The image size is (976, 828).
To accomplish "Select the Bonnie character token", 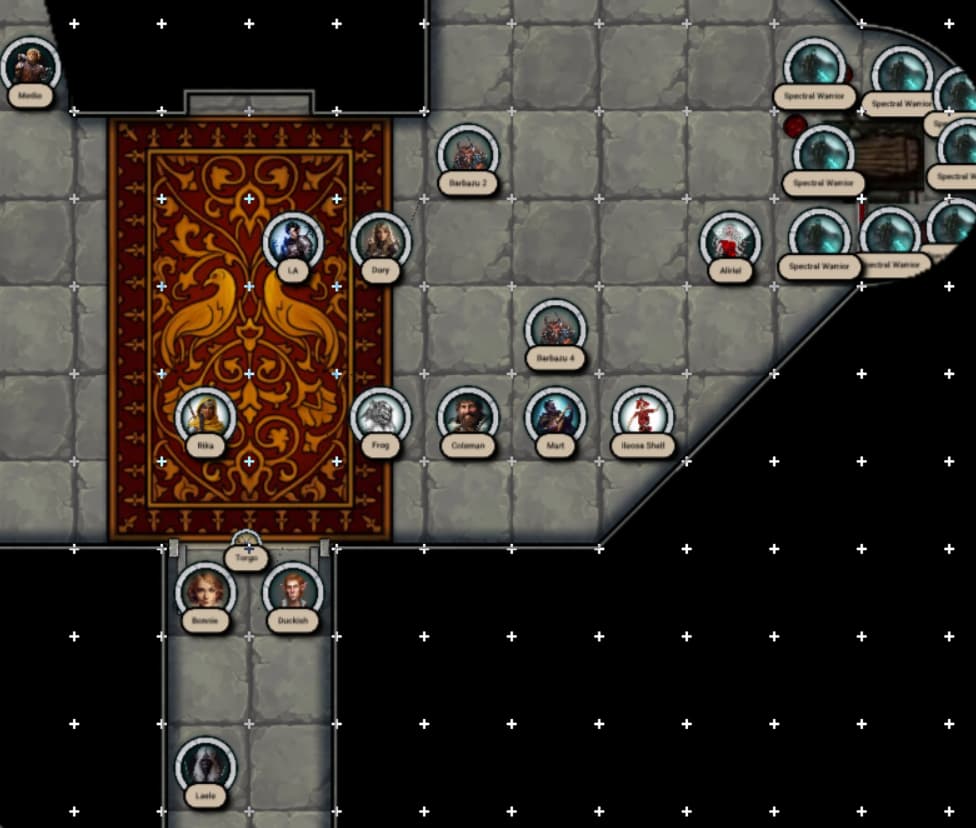I will (205, 591).
